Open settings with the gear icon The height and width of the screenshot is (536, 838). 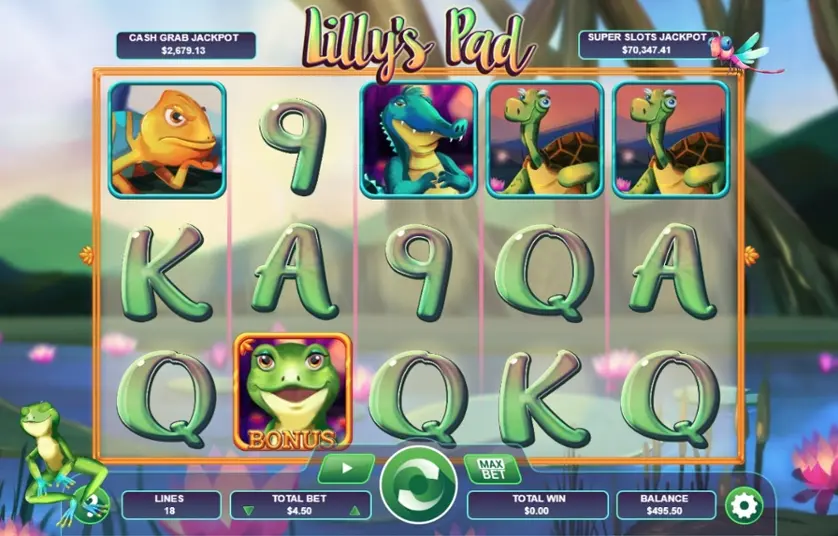pos(743,505)
